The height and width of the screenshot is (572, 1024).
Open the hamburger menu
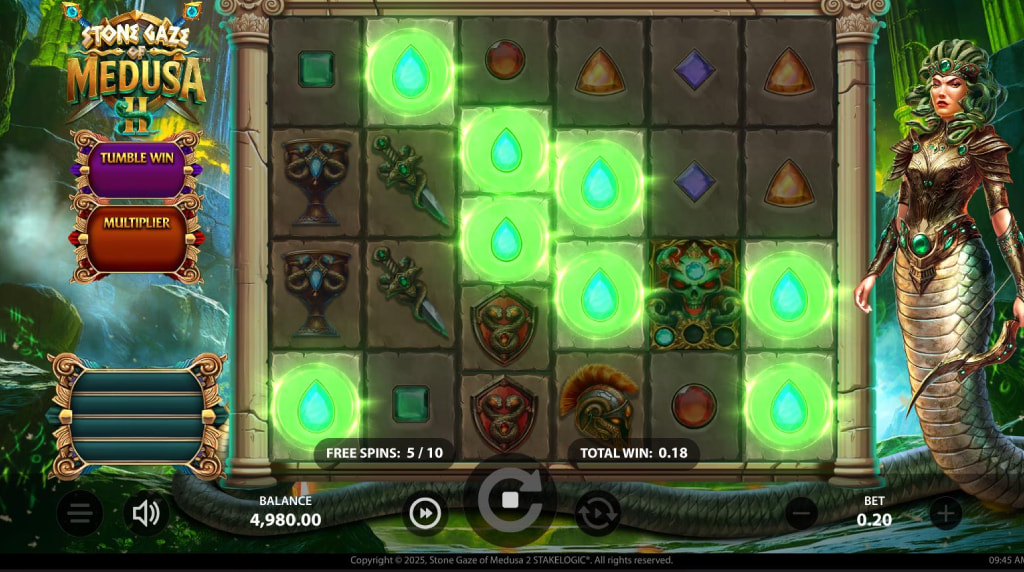[x=80, y=514]
